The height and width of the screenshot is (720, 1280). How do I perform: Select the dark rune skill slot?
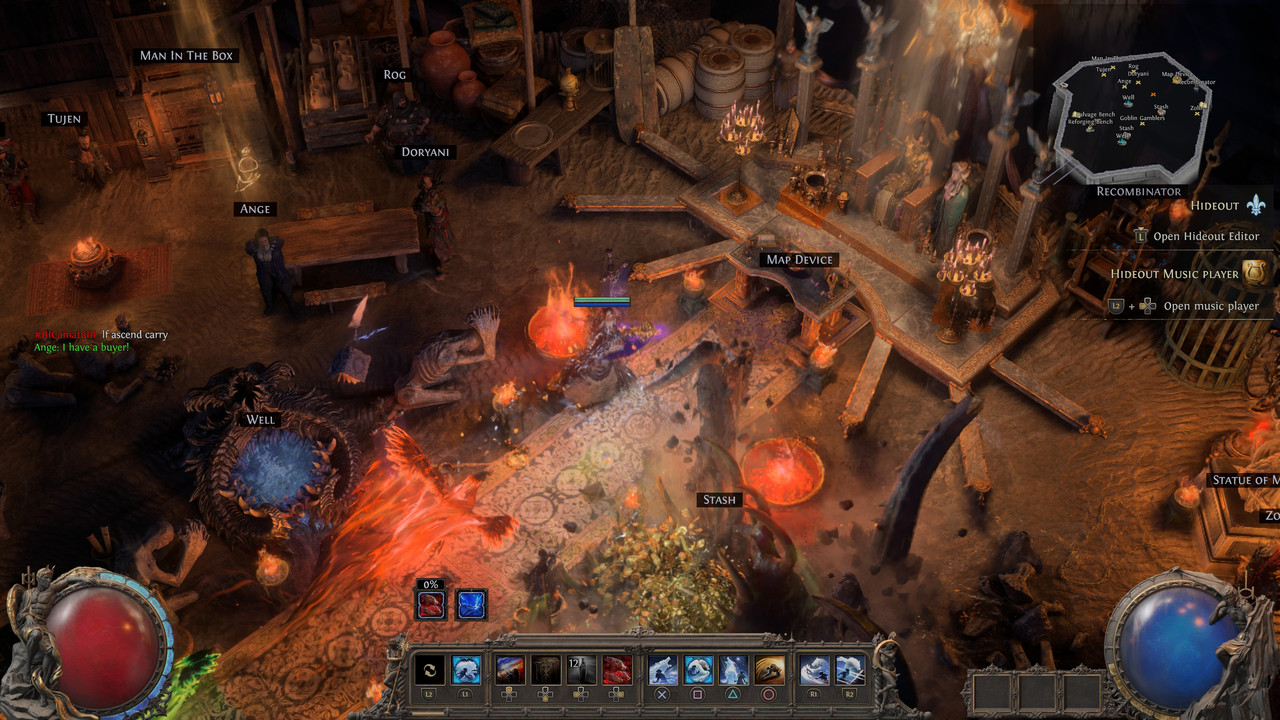[545, 670]
